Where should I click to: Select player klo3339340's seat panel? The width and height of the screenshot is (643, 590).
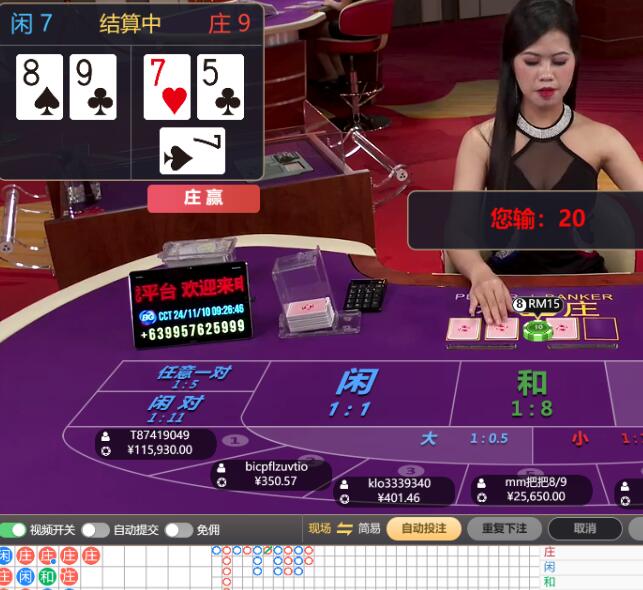tap(393, 490)
